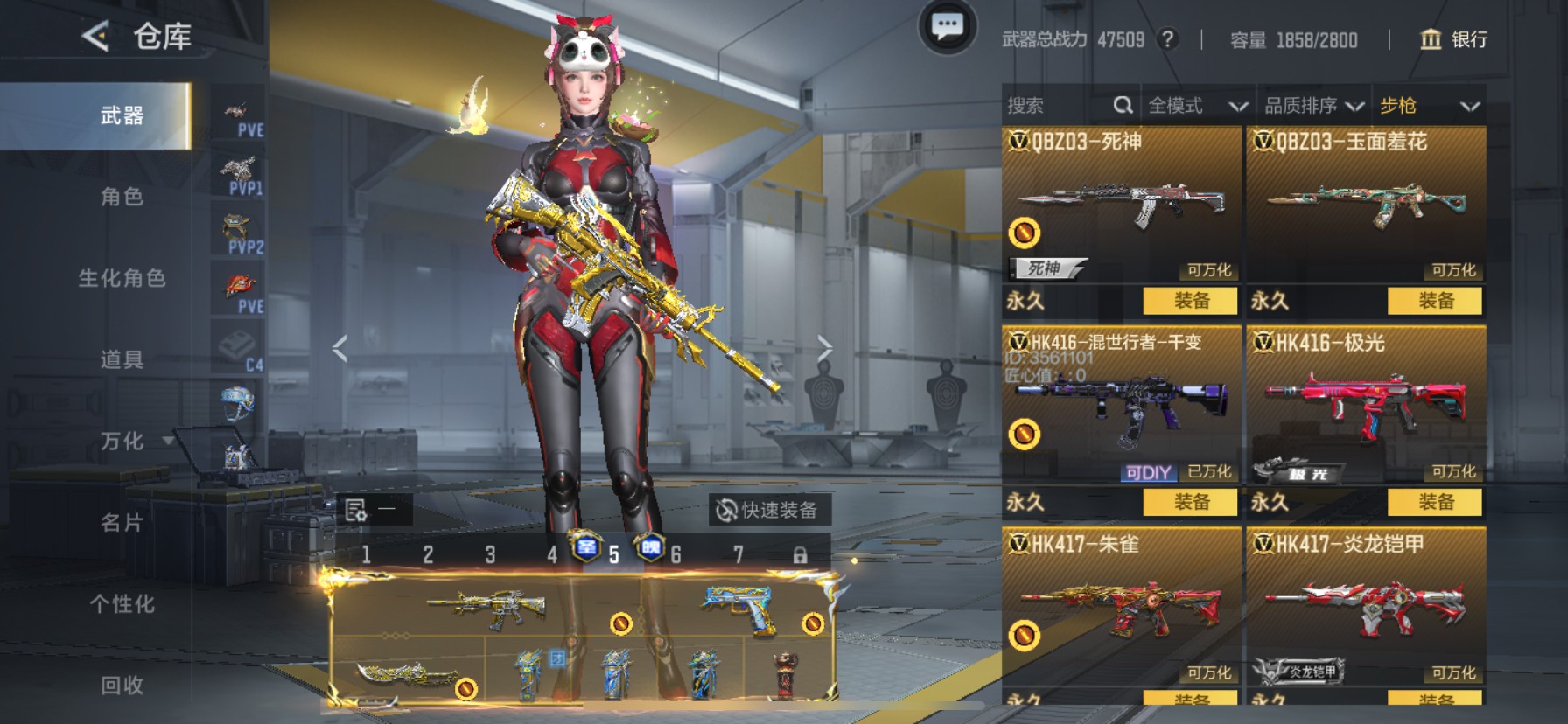Switch to 个性化 customization
This screenshot has width=1568, height=724.
[122, 604]
